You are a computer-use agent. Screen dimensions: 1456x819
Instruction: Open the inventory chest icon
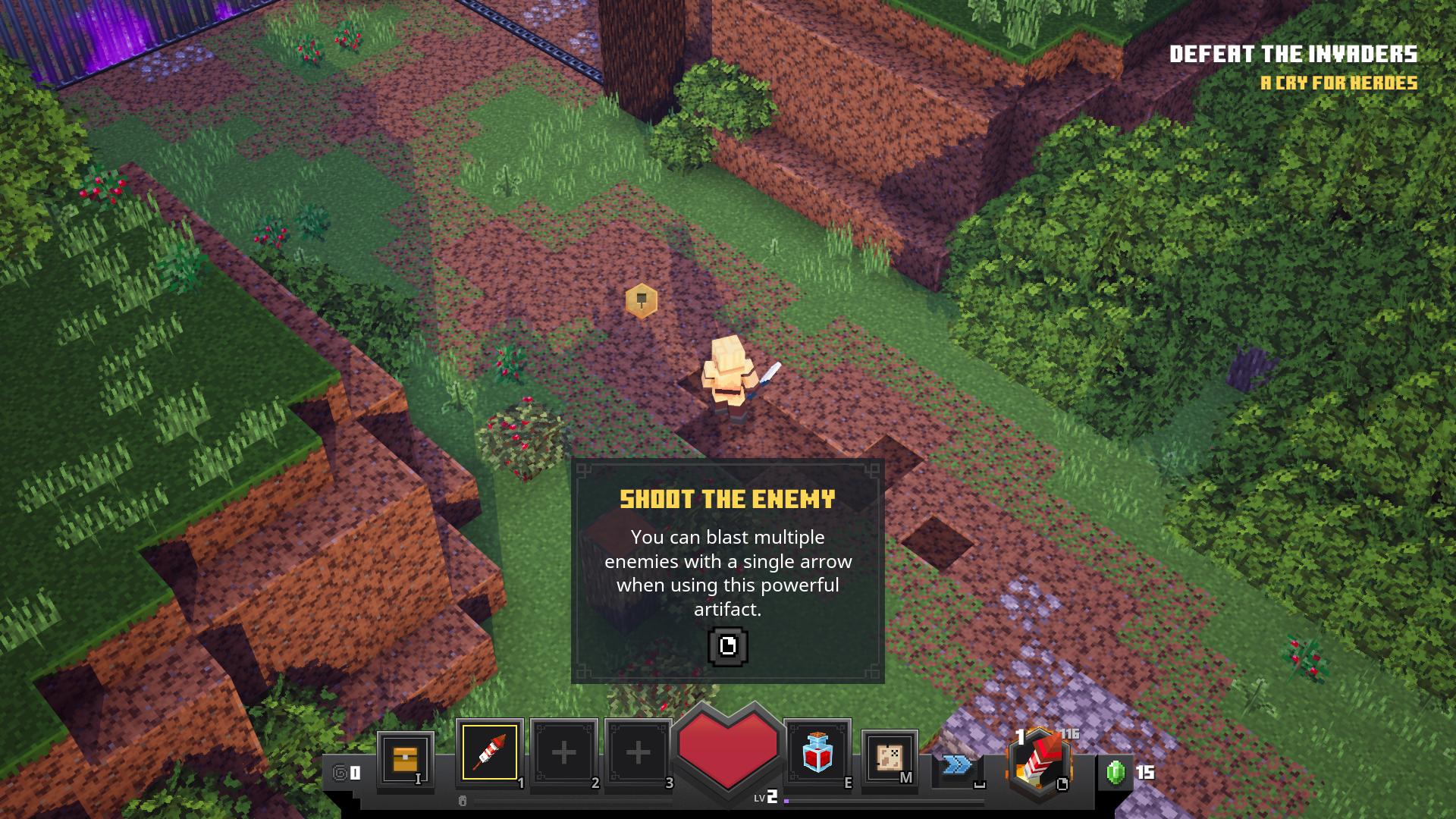point(405,758)
